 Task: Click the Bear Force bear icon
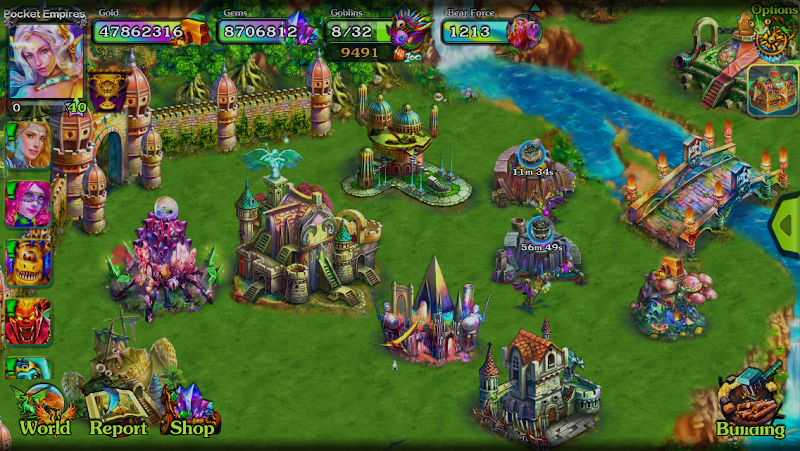[x=523, y=32]
